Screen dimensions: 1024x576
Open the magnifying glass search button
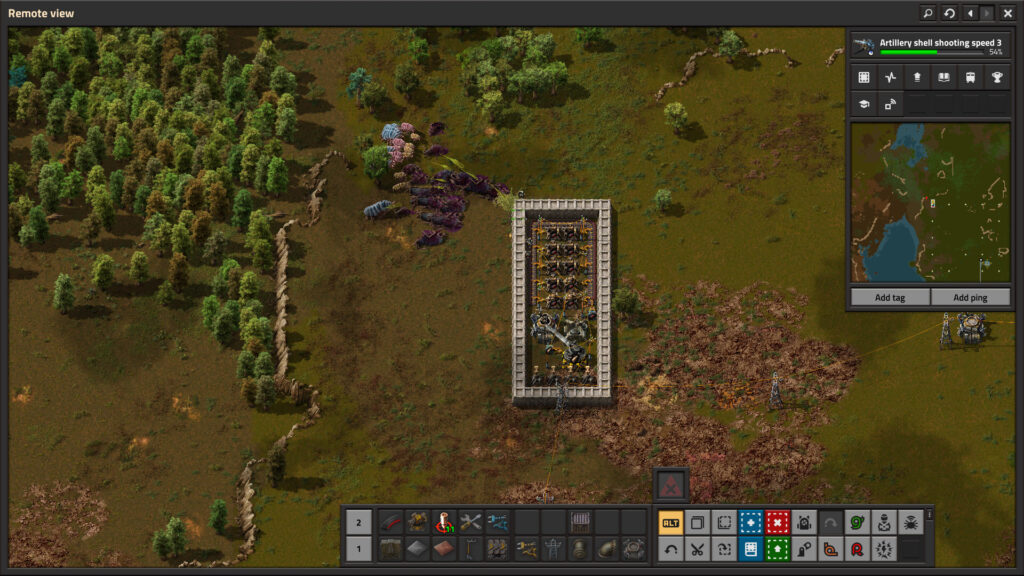point(928,13)
